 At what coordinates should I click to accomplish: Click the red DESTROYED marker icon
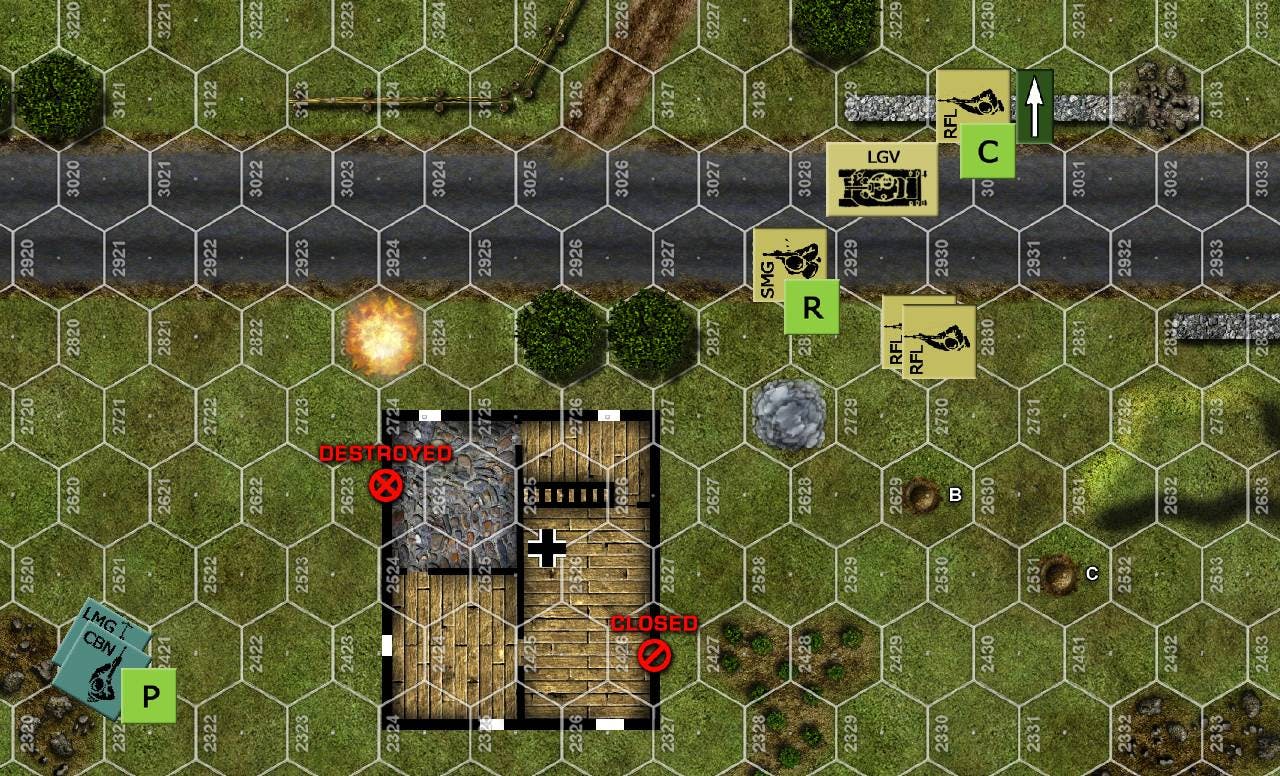(x=385, y=486)
